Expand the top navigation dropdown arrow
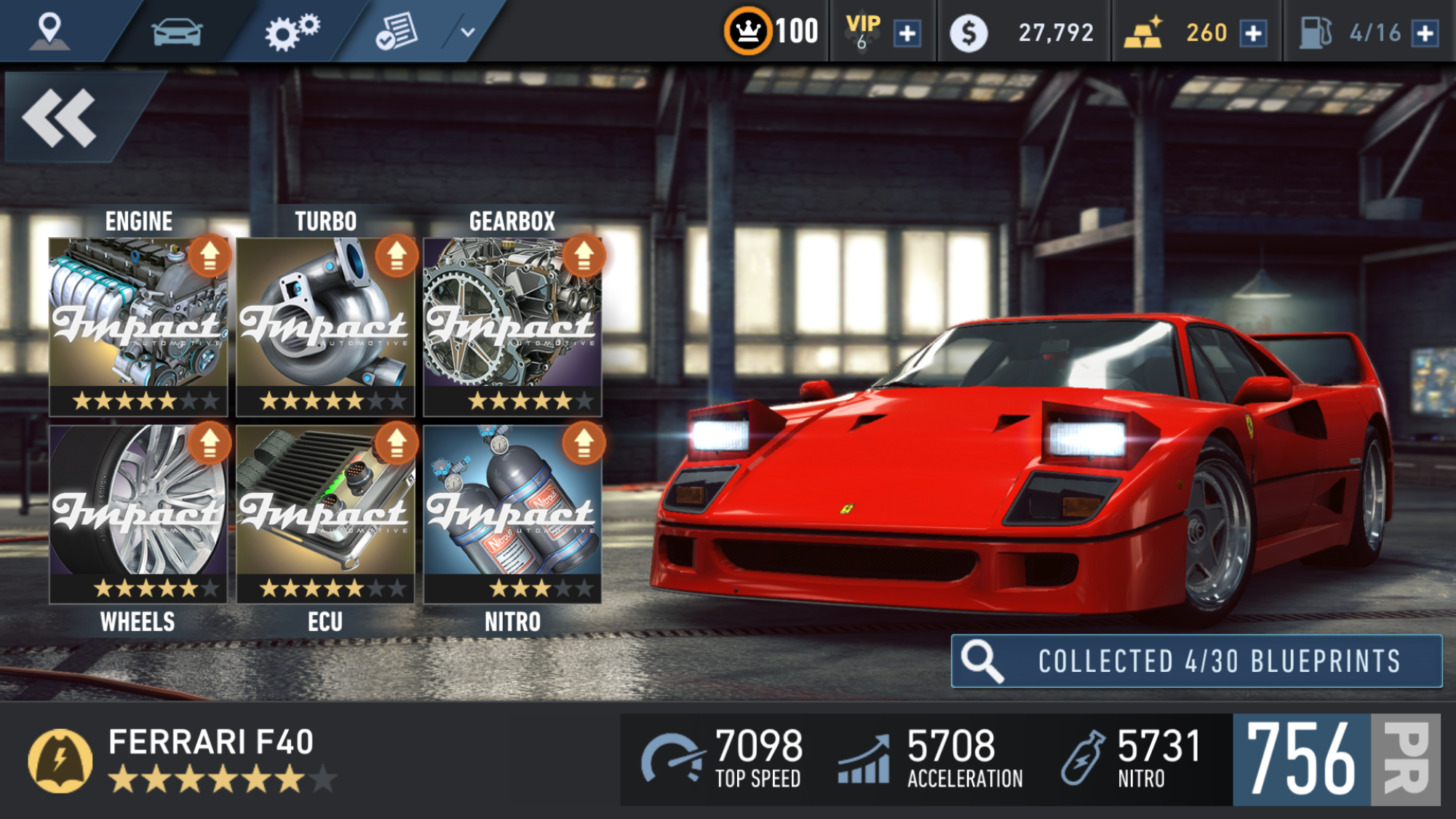 467,32
